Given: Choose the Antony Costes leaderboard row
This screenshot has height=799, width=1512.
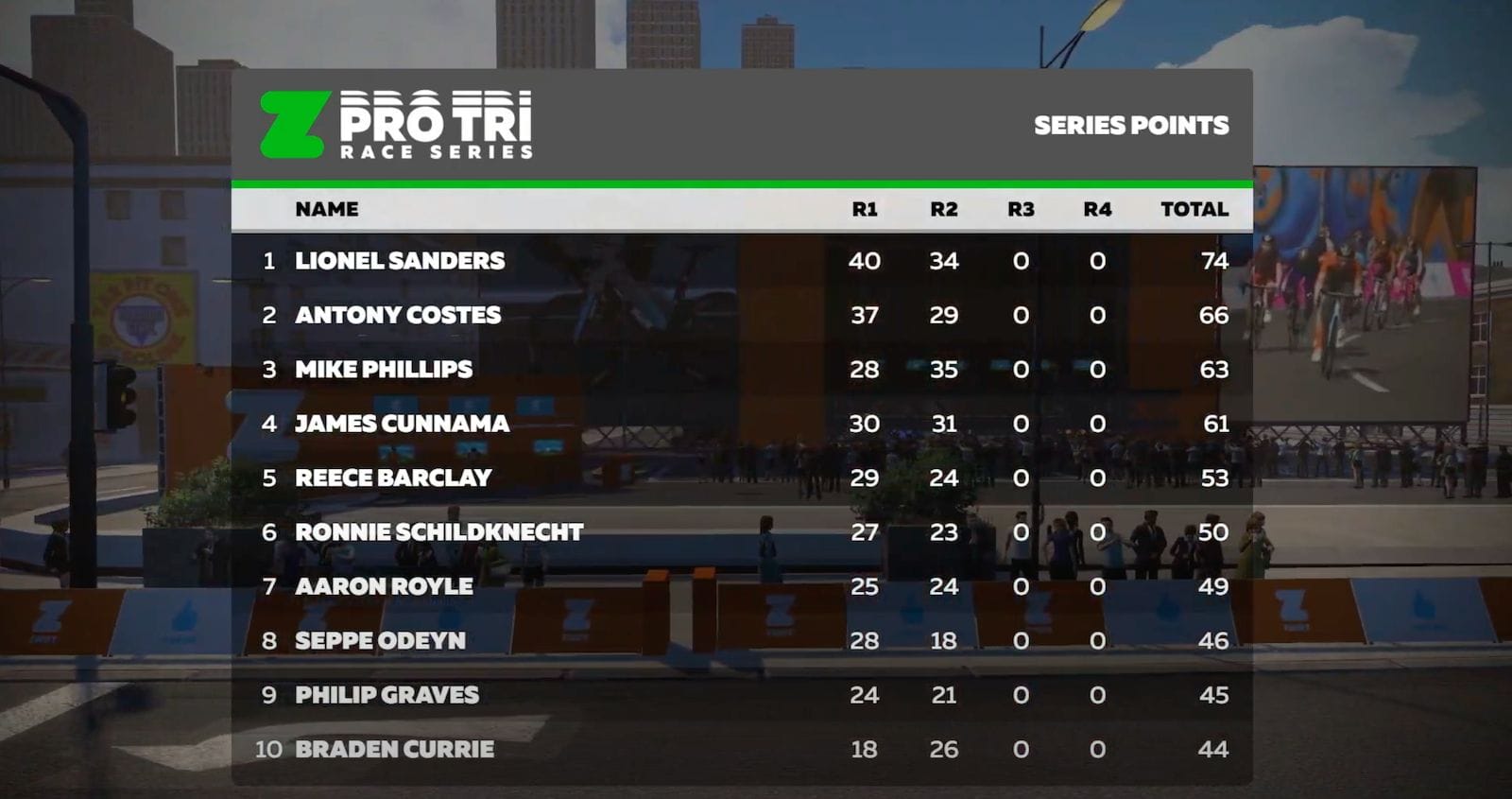Looking at the screenshot, I should coord(398,315).
